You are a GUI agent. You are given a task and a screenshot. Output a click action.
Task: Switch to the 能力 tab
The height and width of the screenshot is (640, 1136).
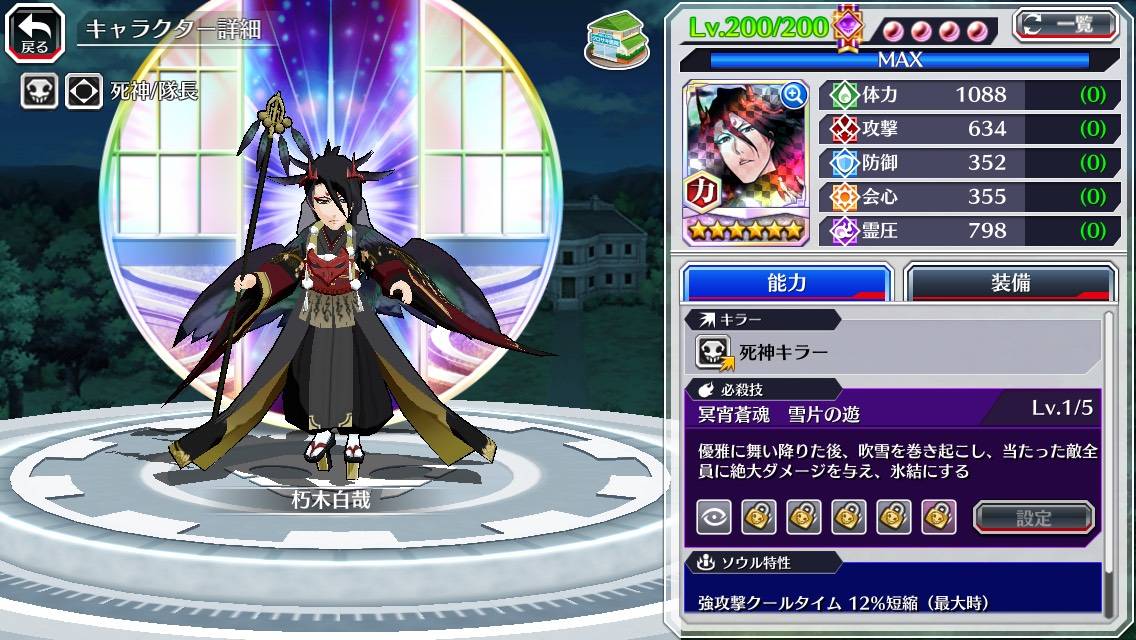(x=786, y=283)
